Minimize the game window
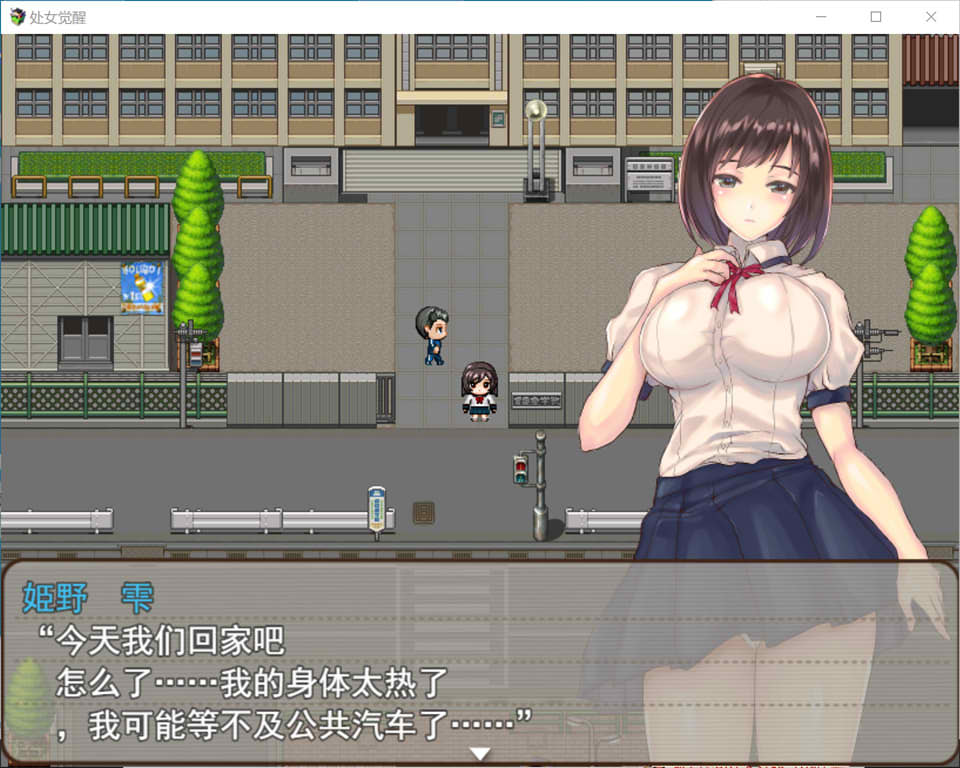This screenshot has height=768, width=960. coord(821,17)
